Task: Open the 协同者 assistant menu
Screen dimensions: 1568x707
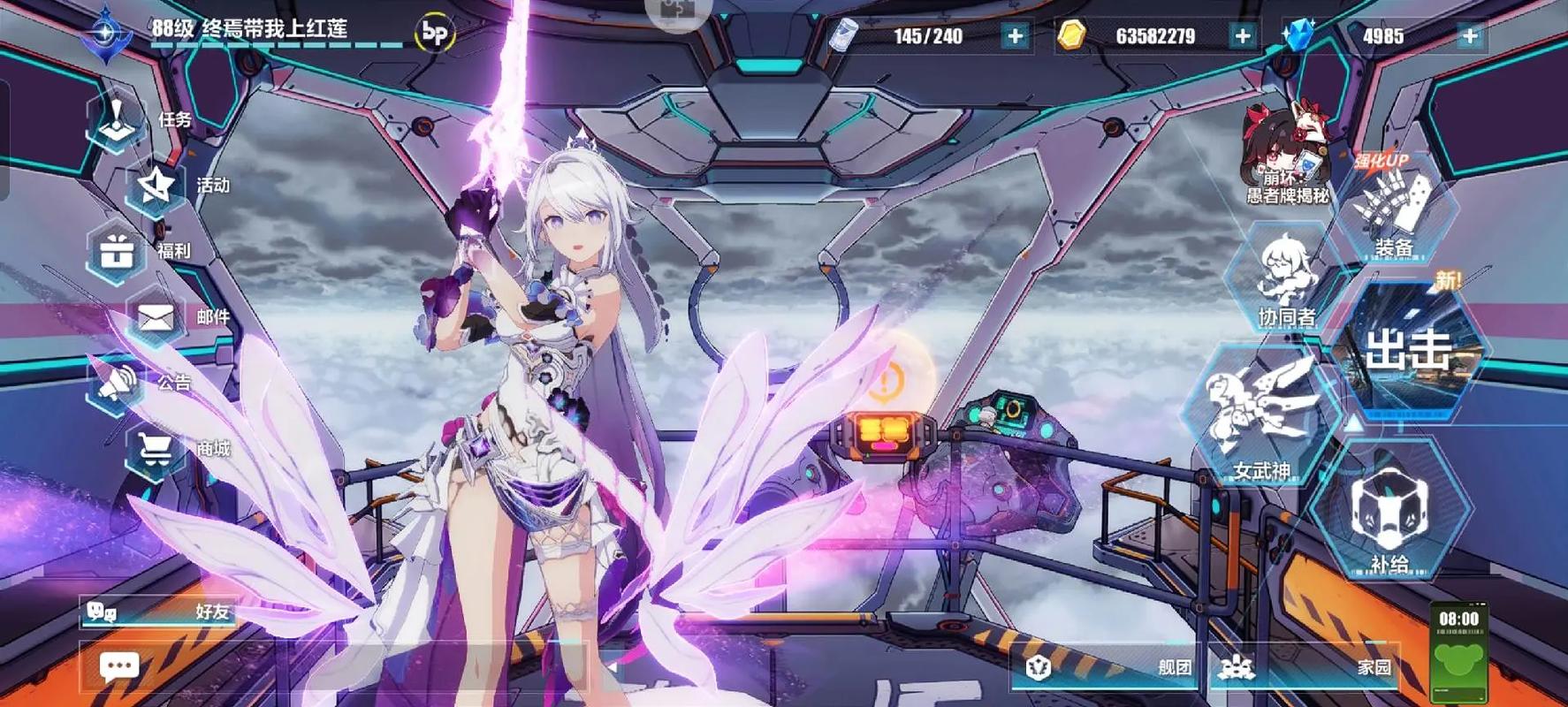Action: 1286,278
